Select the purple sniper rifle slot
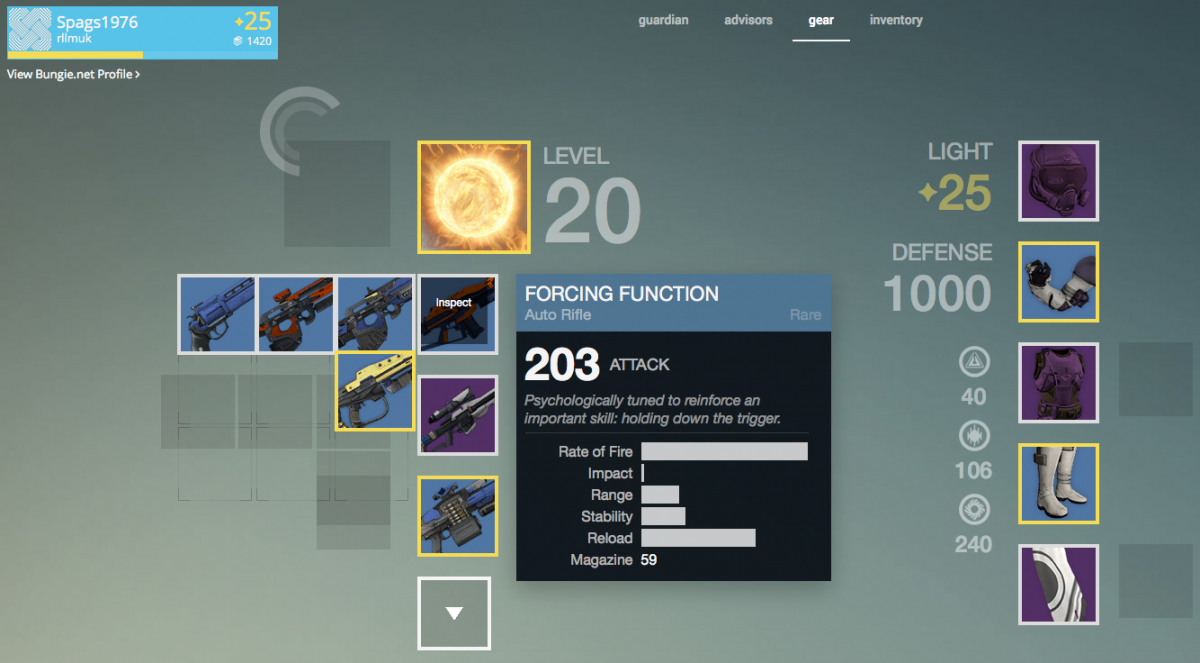Screen dimensions: 1200x663 (457, 415)
